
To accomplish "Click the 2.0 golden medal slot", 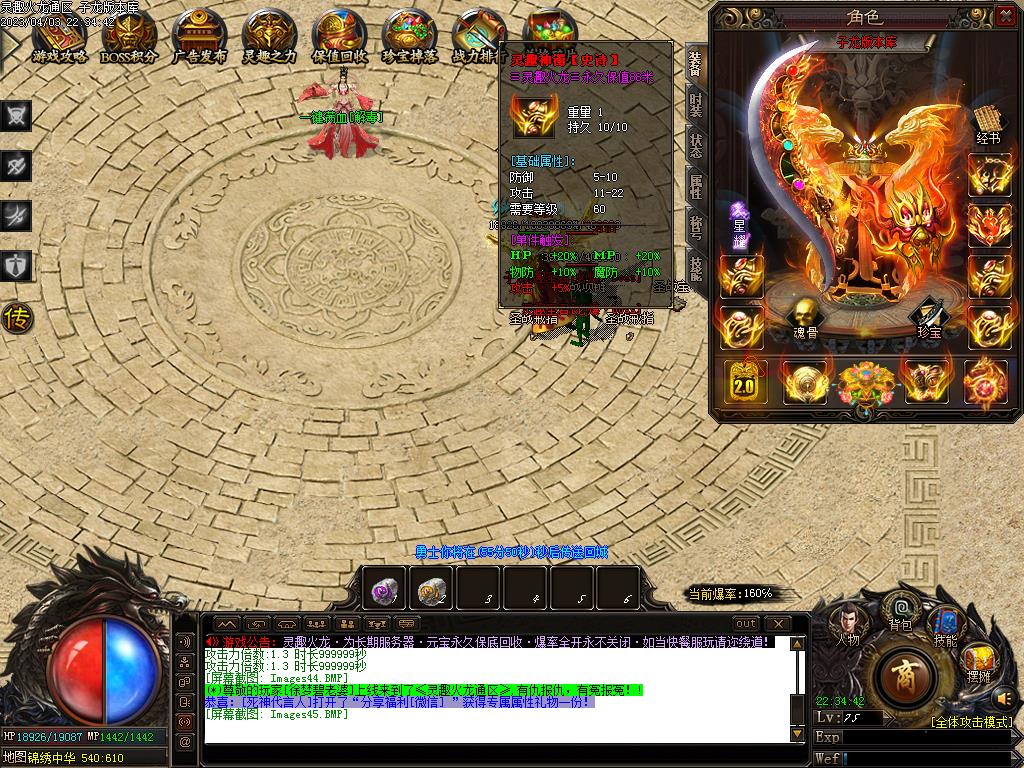I will click(743, 381).
